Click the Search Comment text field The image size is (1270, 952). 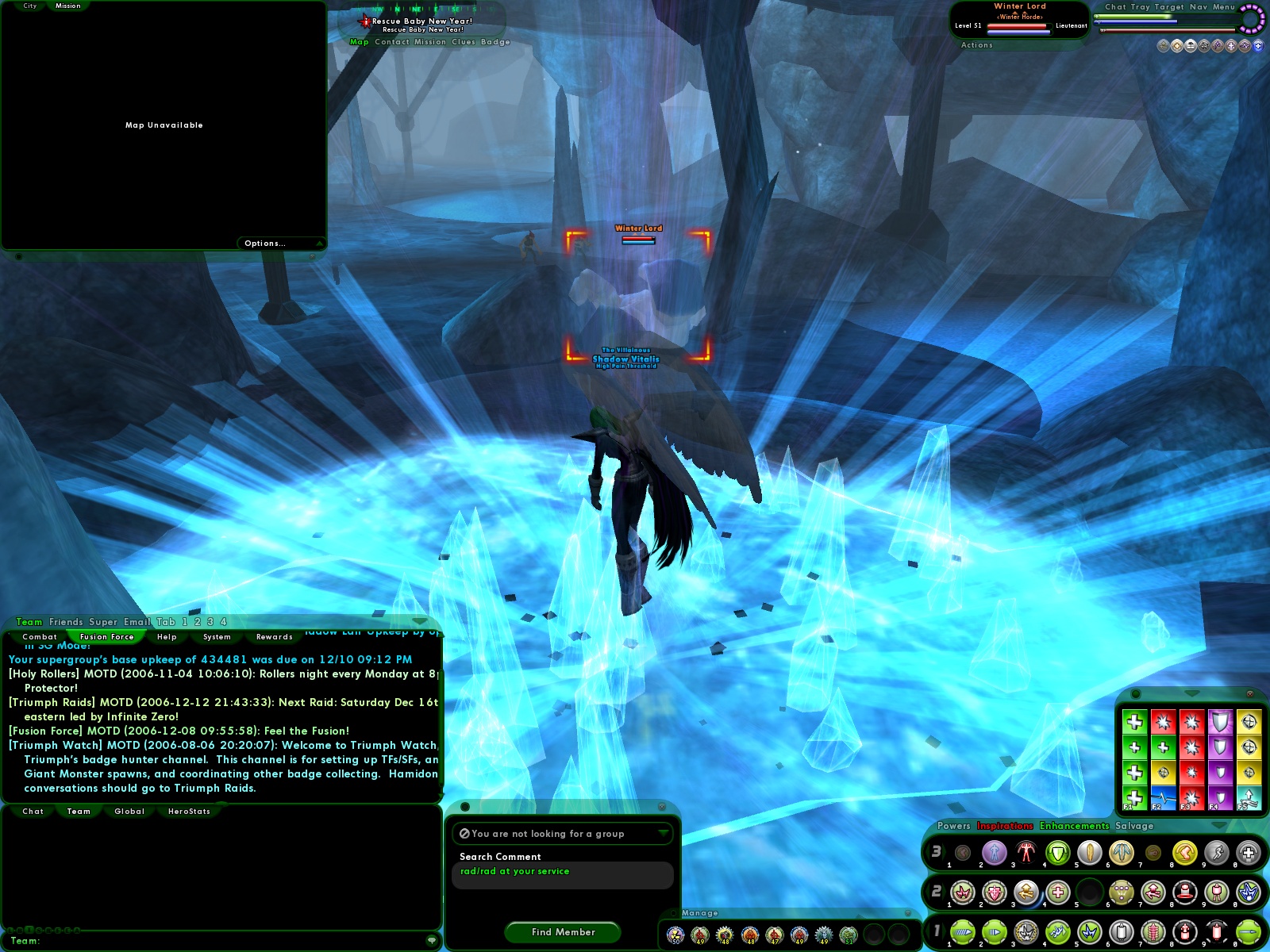pyautogui.click(x=562, y=871)
